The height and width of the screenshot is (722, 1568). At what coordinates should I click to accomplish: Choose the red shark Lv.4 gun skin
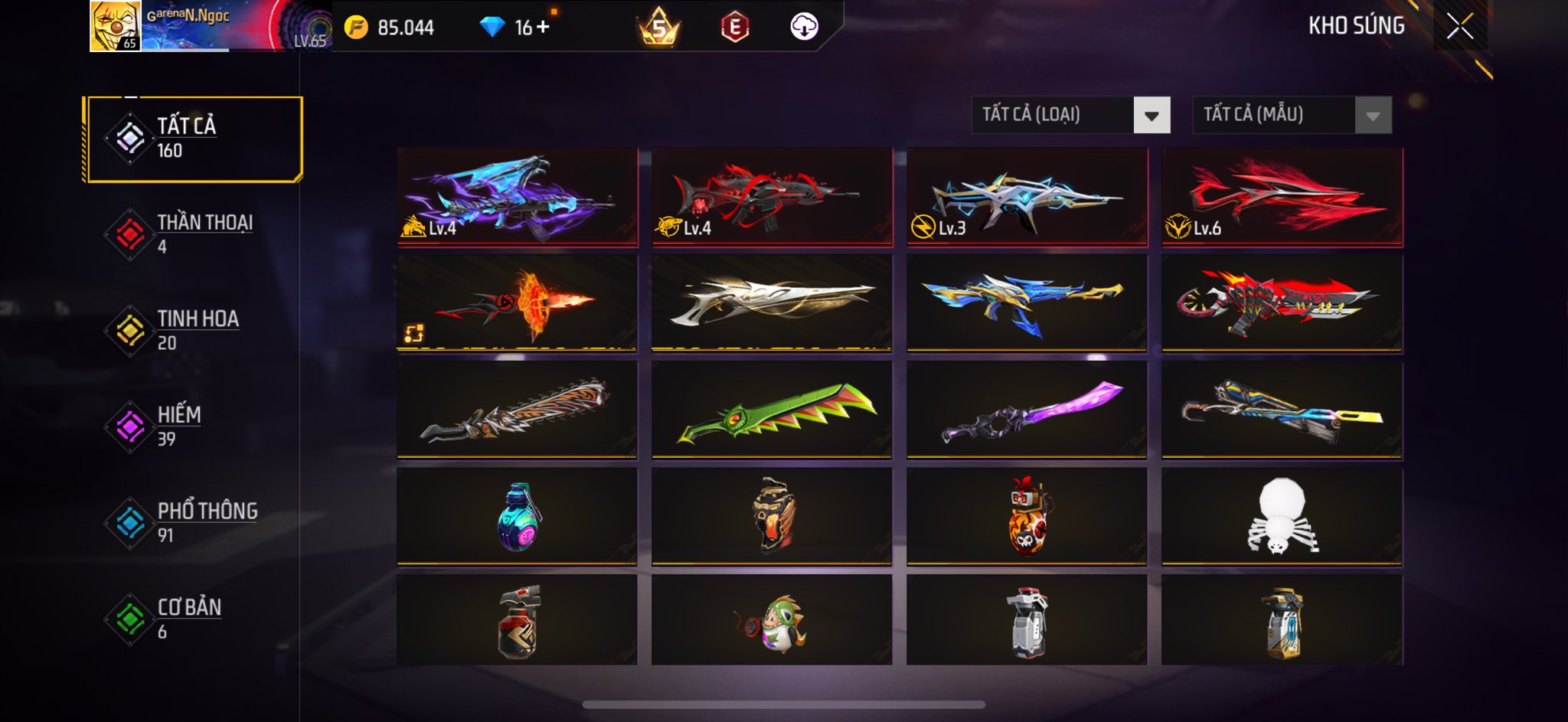772,197
